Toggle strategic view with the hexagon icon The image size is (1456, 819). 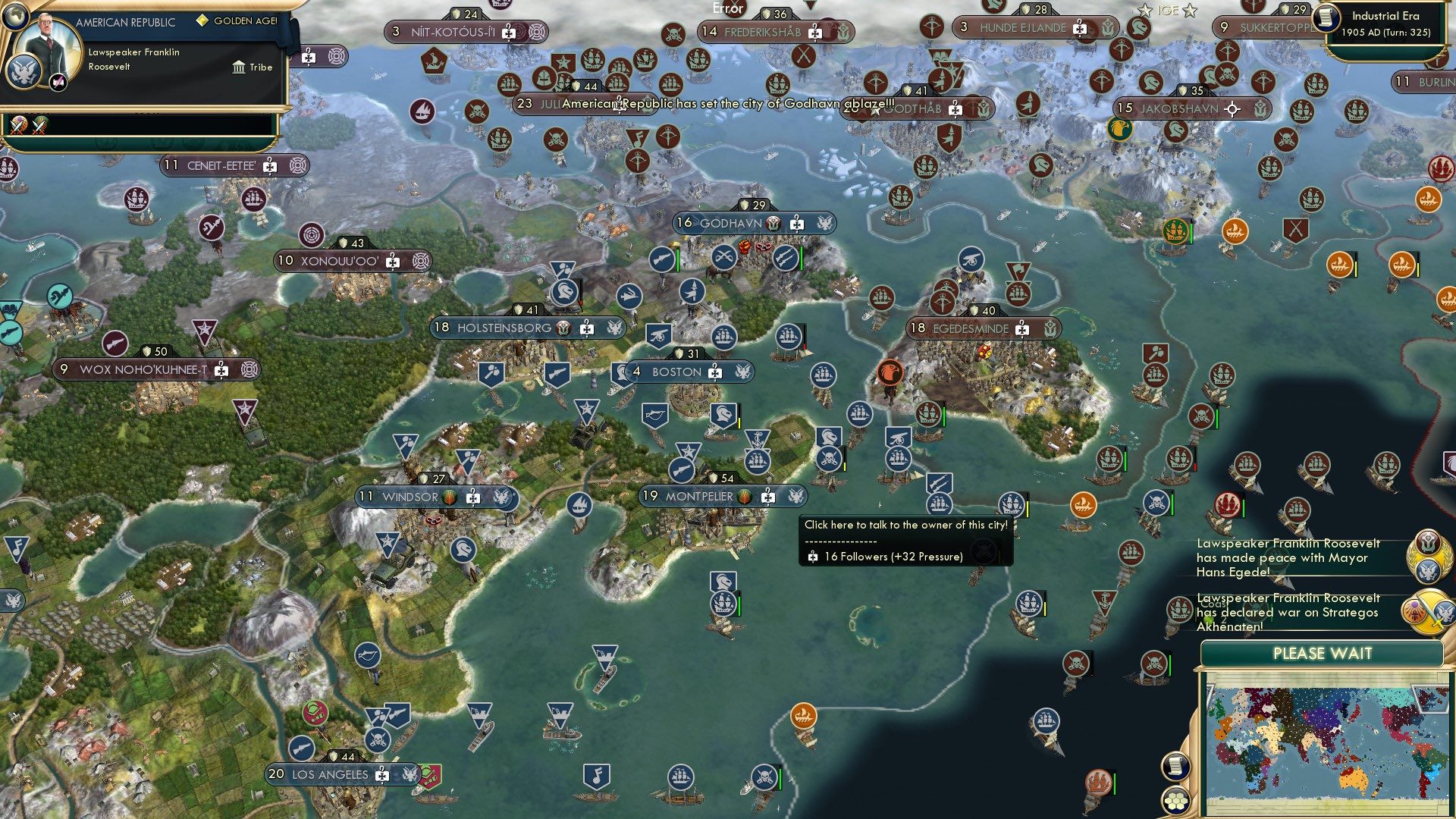pyautogui.click(x=1176, y=801)
